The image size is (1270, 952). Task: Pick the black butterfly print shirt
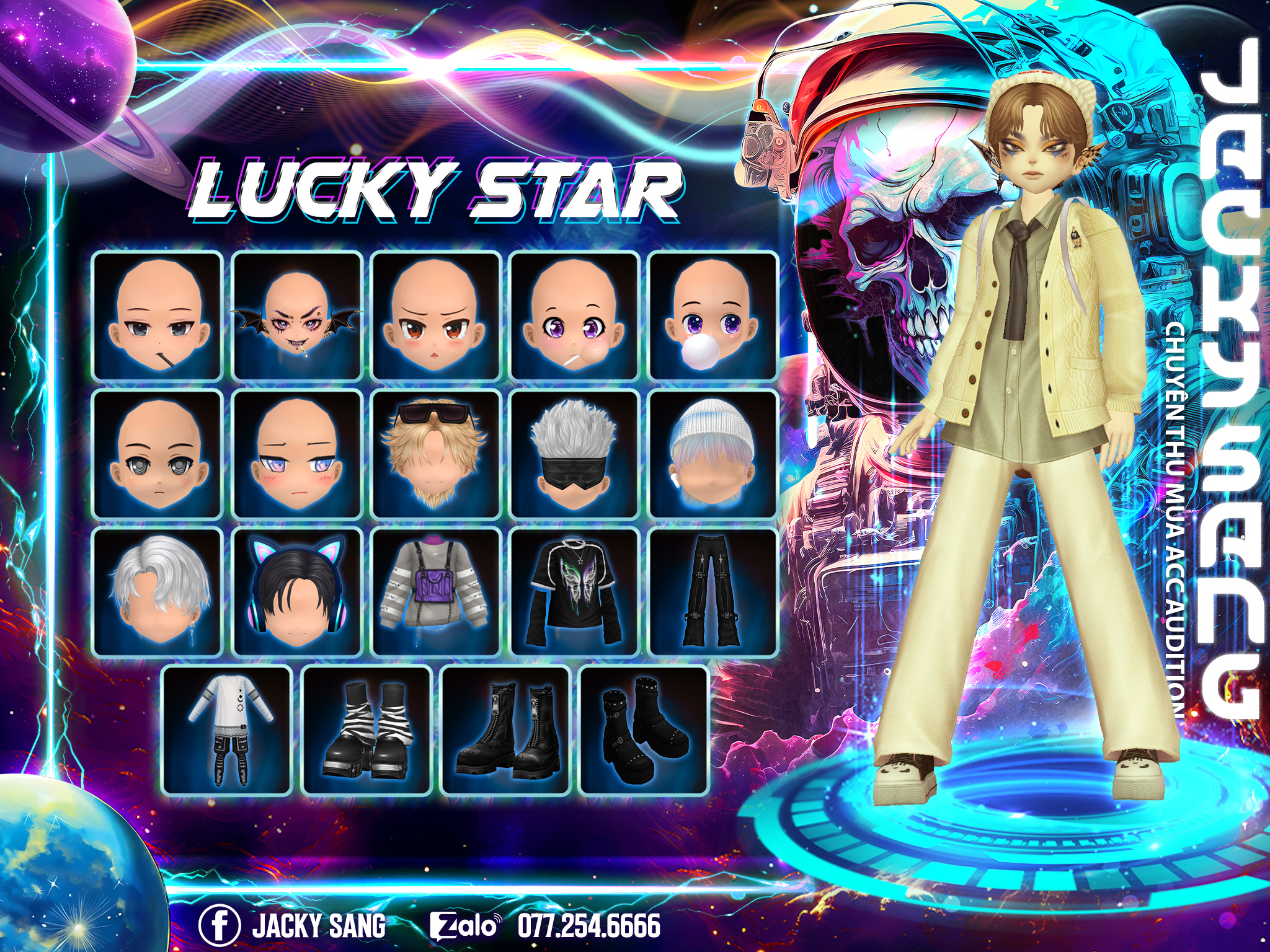(575, 592)
